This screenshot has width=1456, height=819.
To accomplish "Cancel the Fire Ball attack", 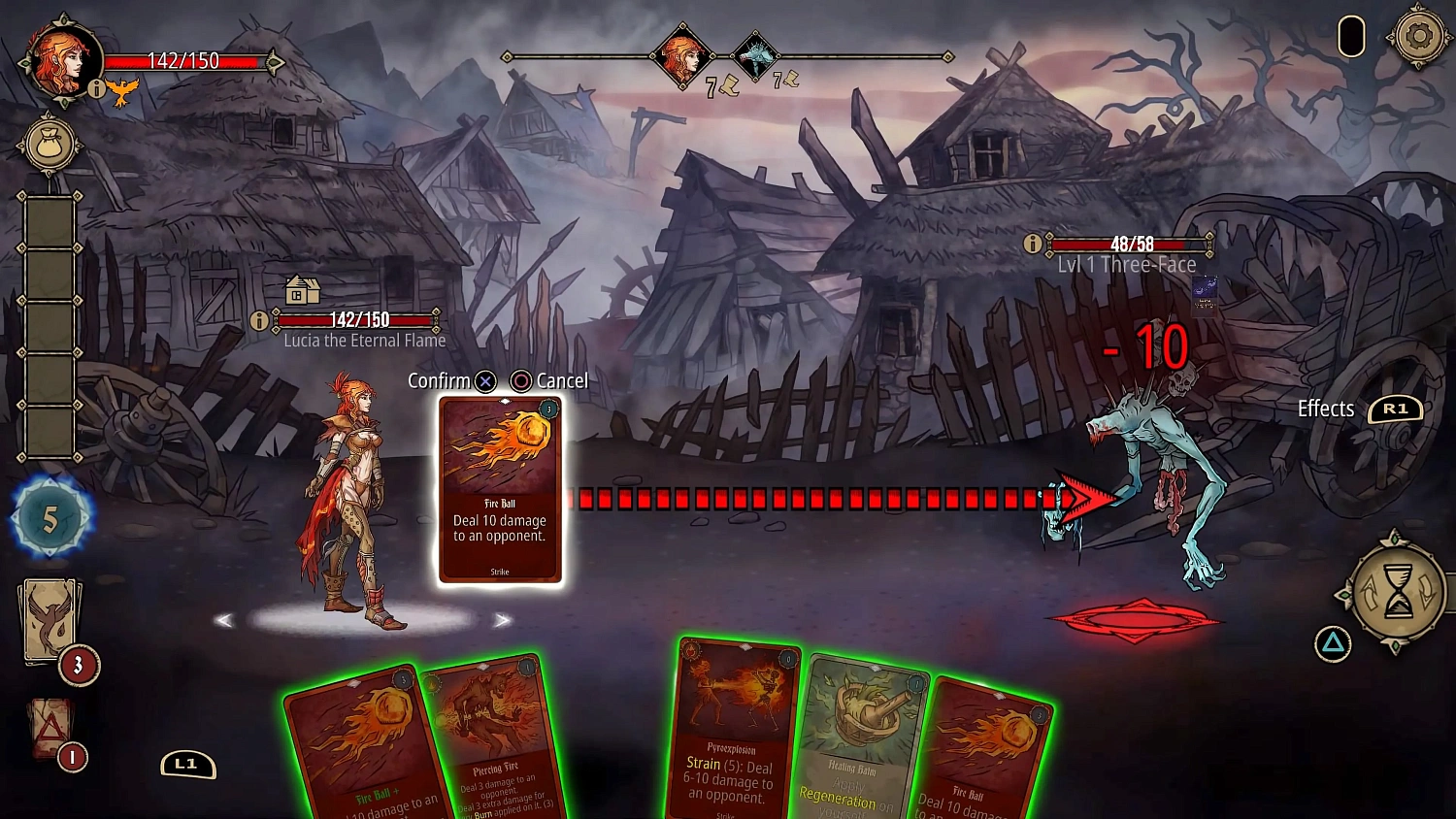I will pos(523,380).
